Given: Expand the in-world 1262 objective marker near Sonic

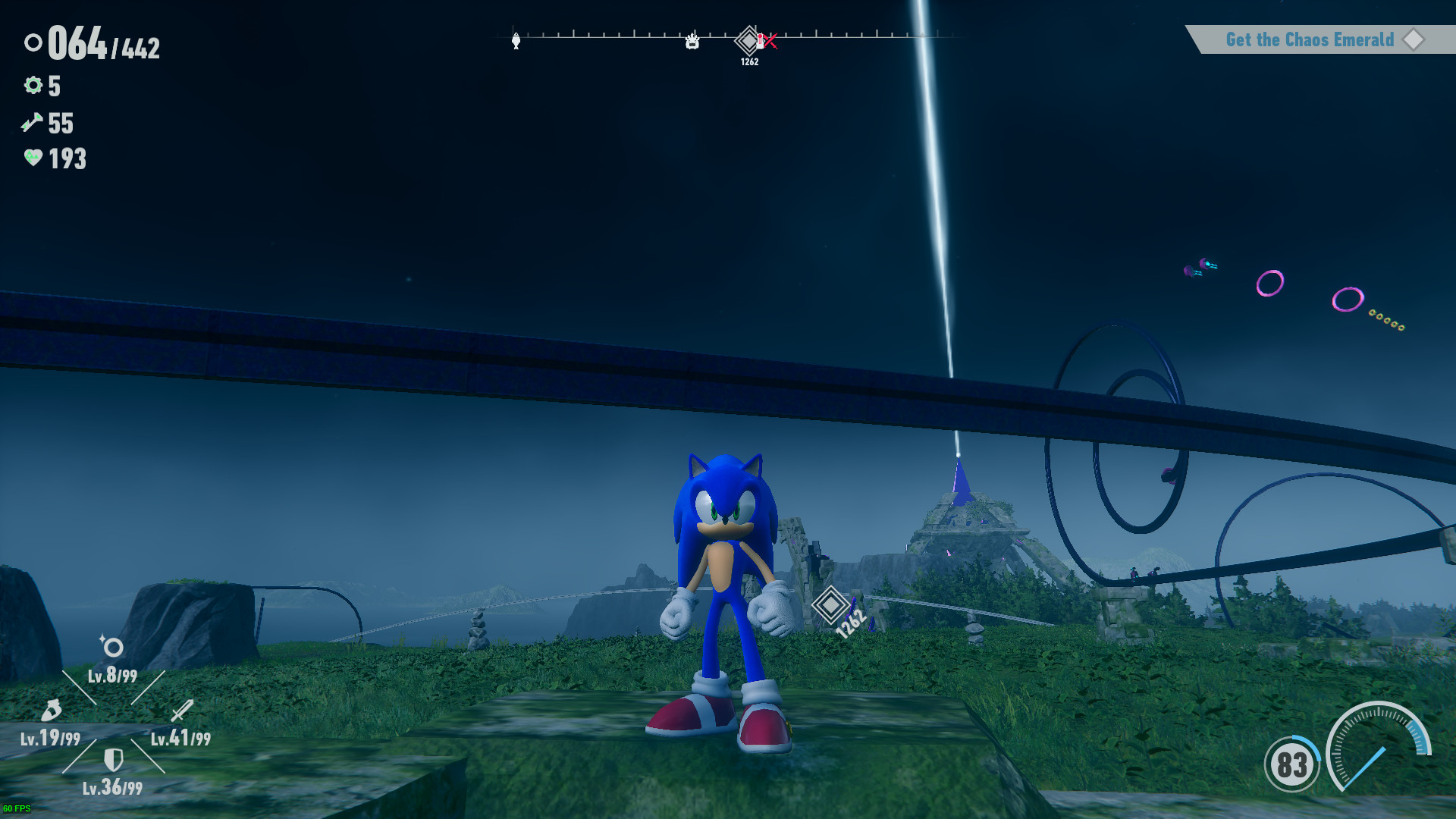Looking at the screenshot, I should (x=831, y=604).
